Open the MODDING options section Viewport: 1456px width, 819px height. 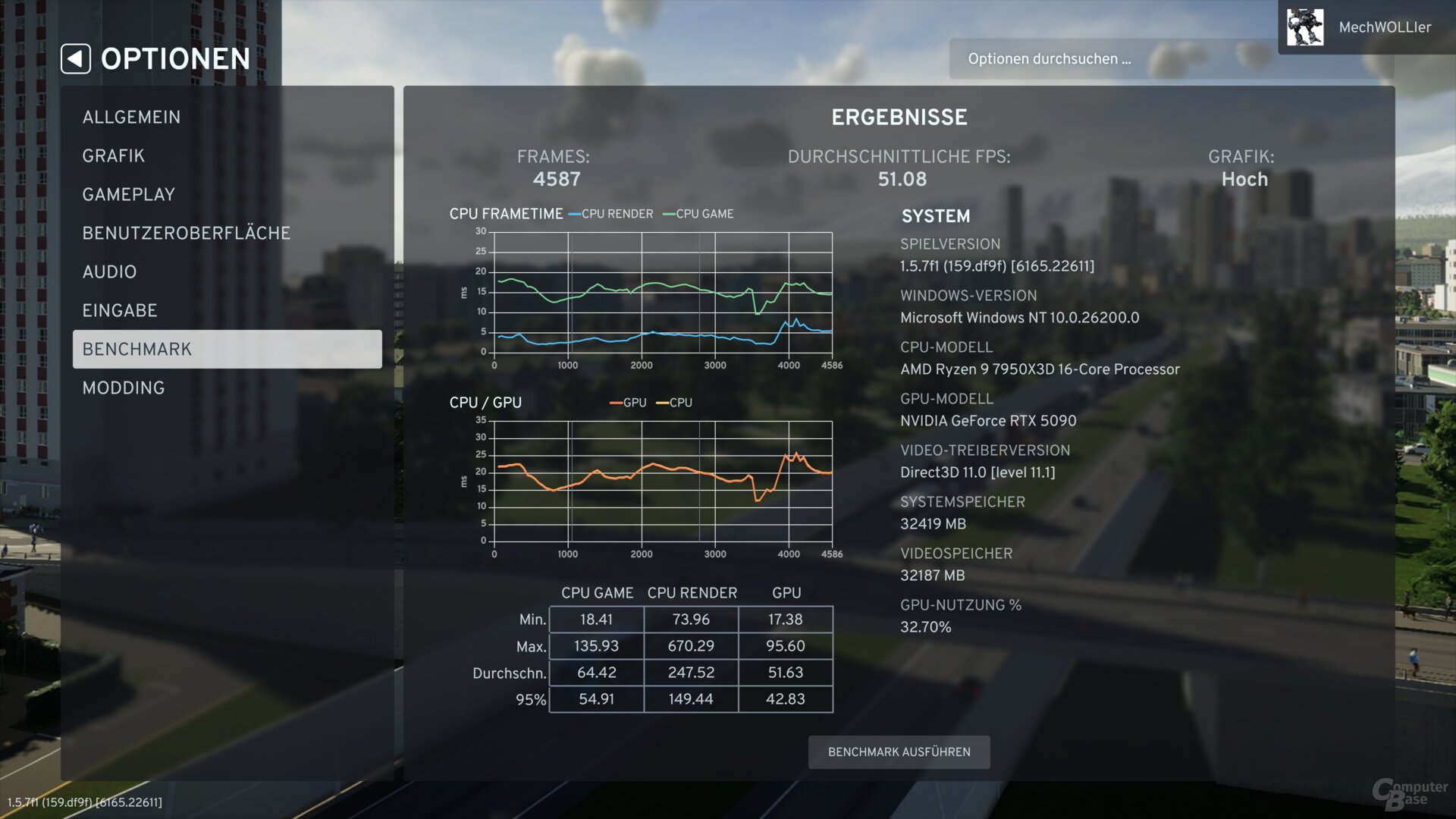pos(122,388)
